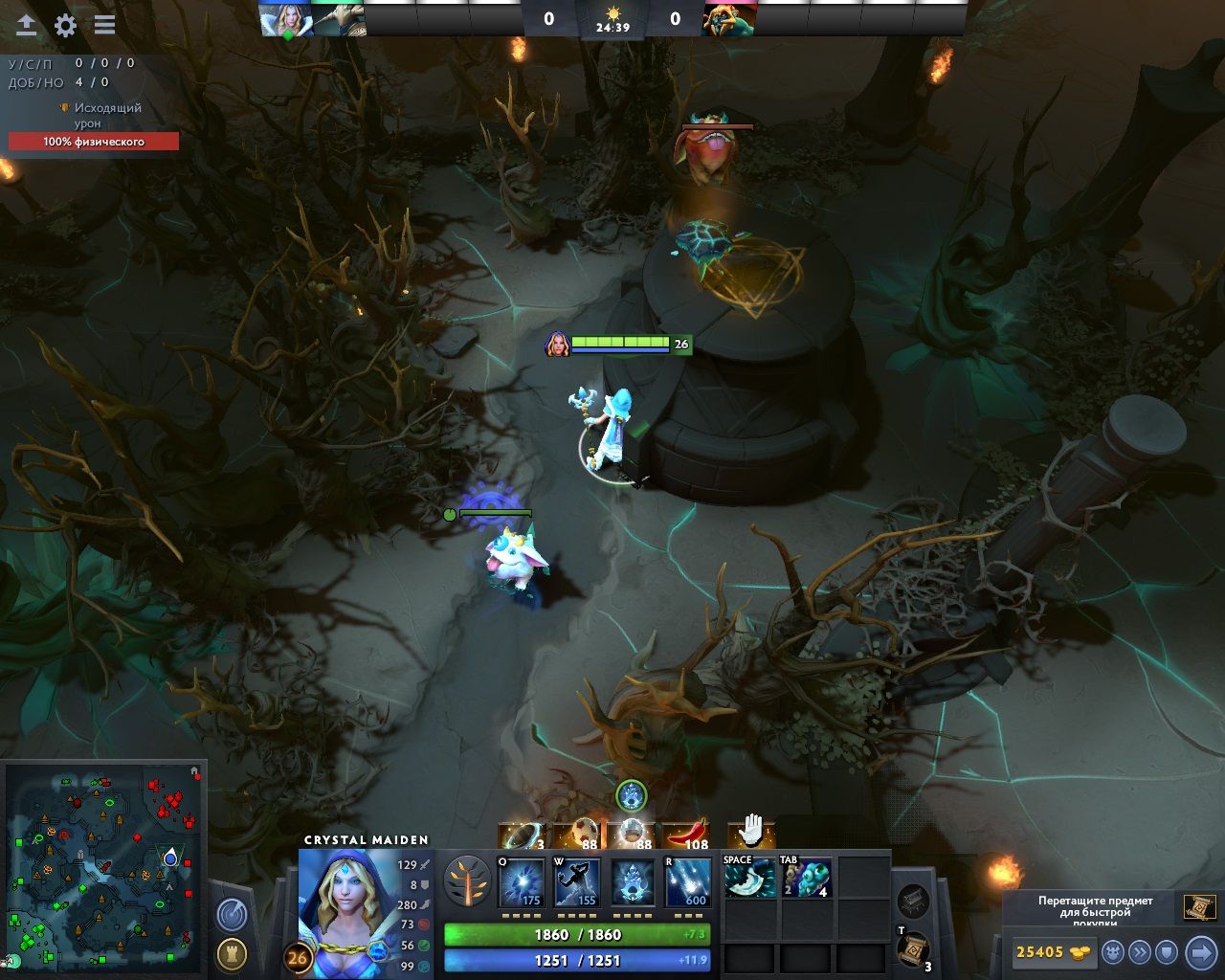Activate the scan radar button
This screenshot has width=1225, height=980.
(232, 915)
